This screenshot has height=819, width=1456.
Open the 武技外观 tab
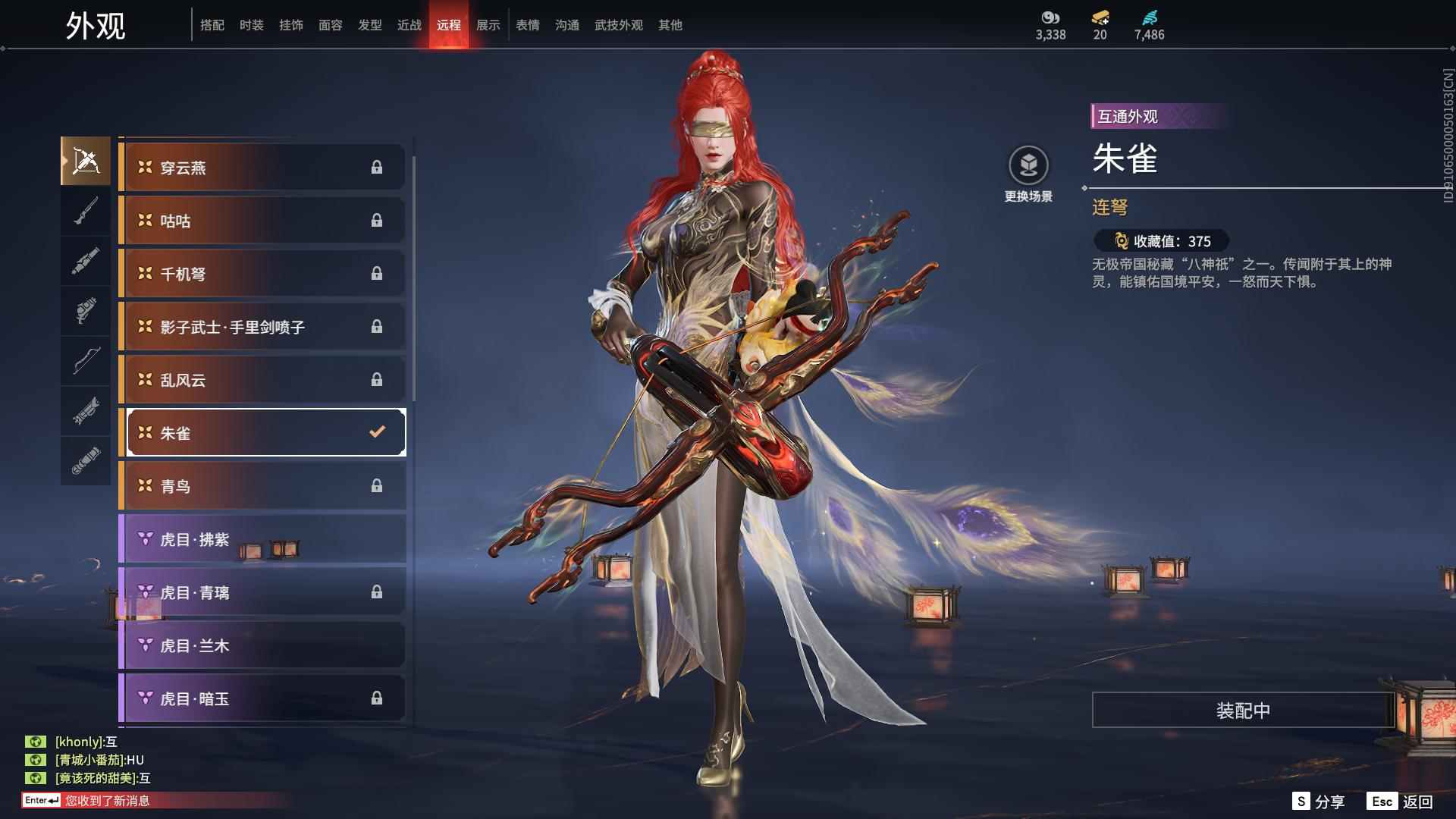[x=618, y=25]
